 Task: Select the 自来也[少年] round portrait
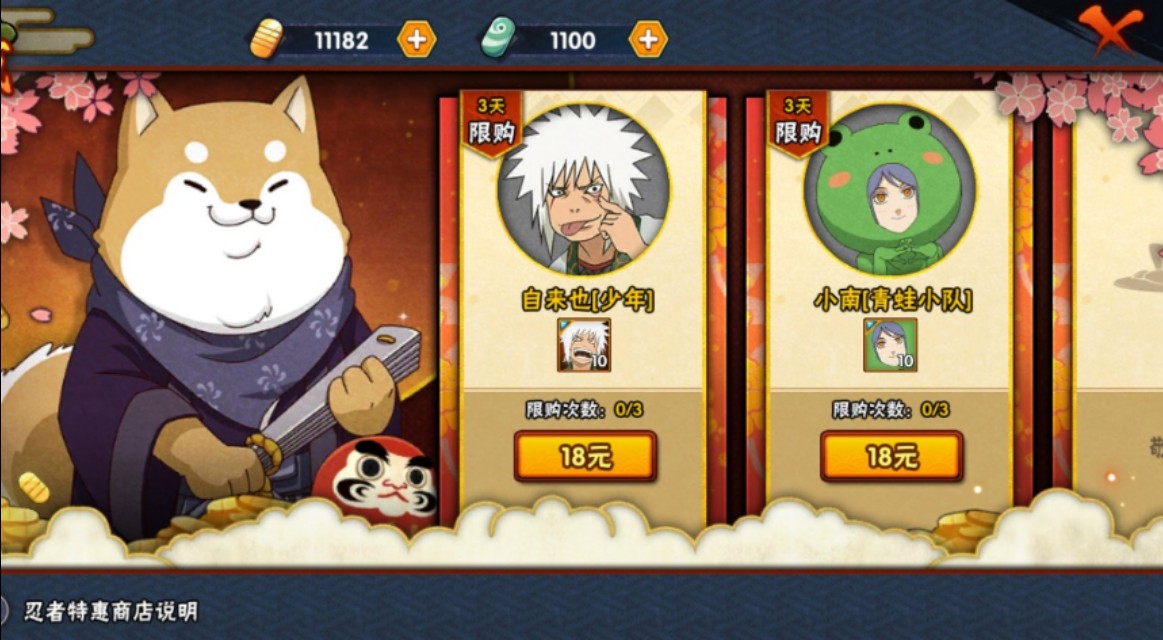[584, 189]
